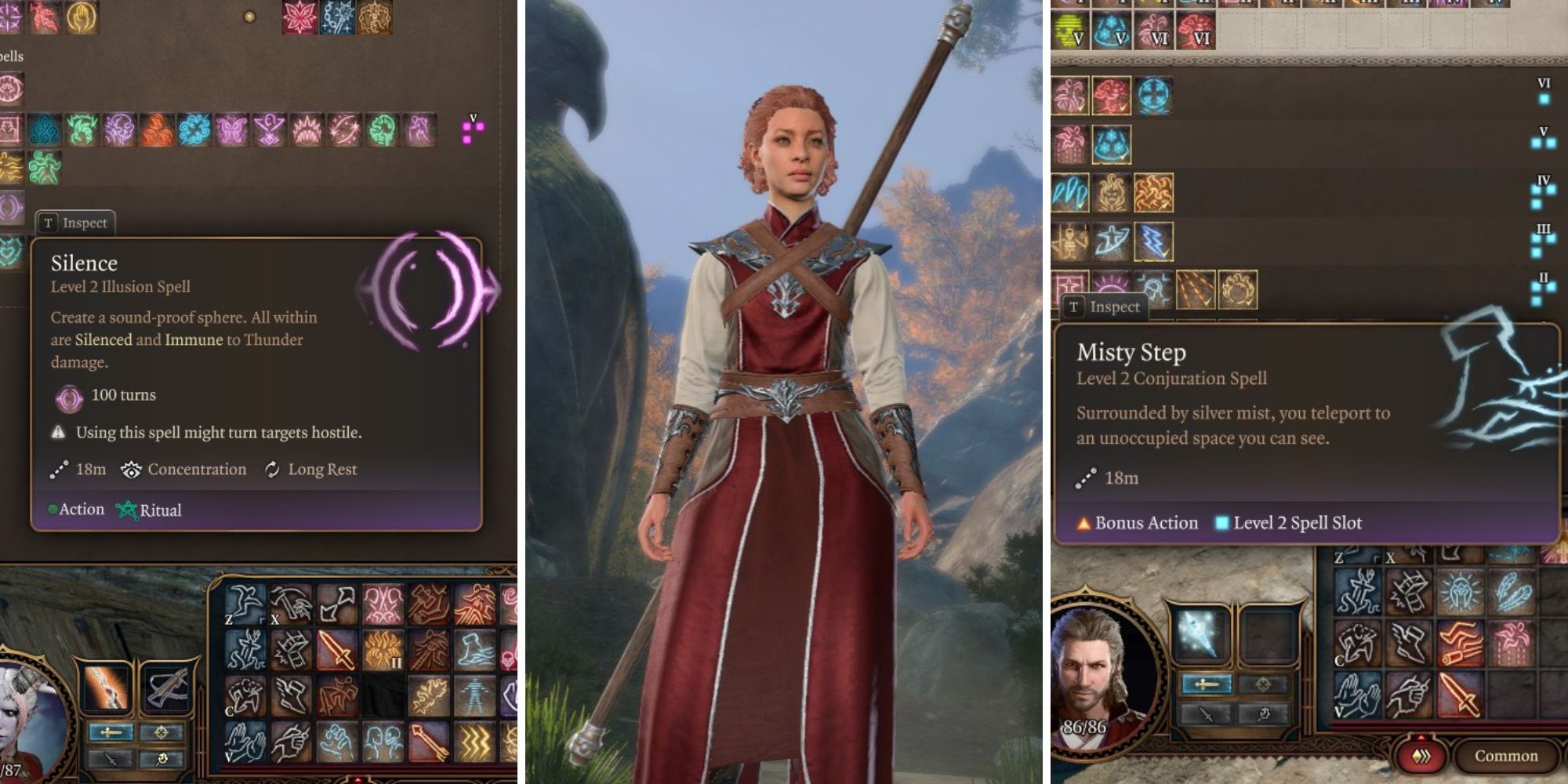Image resolution: width=1568 pixels, height=784 pixels.
Task: Activate the arrow ranged attack on left hotbar
Action: (x=428, y=740)
